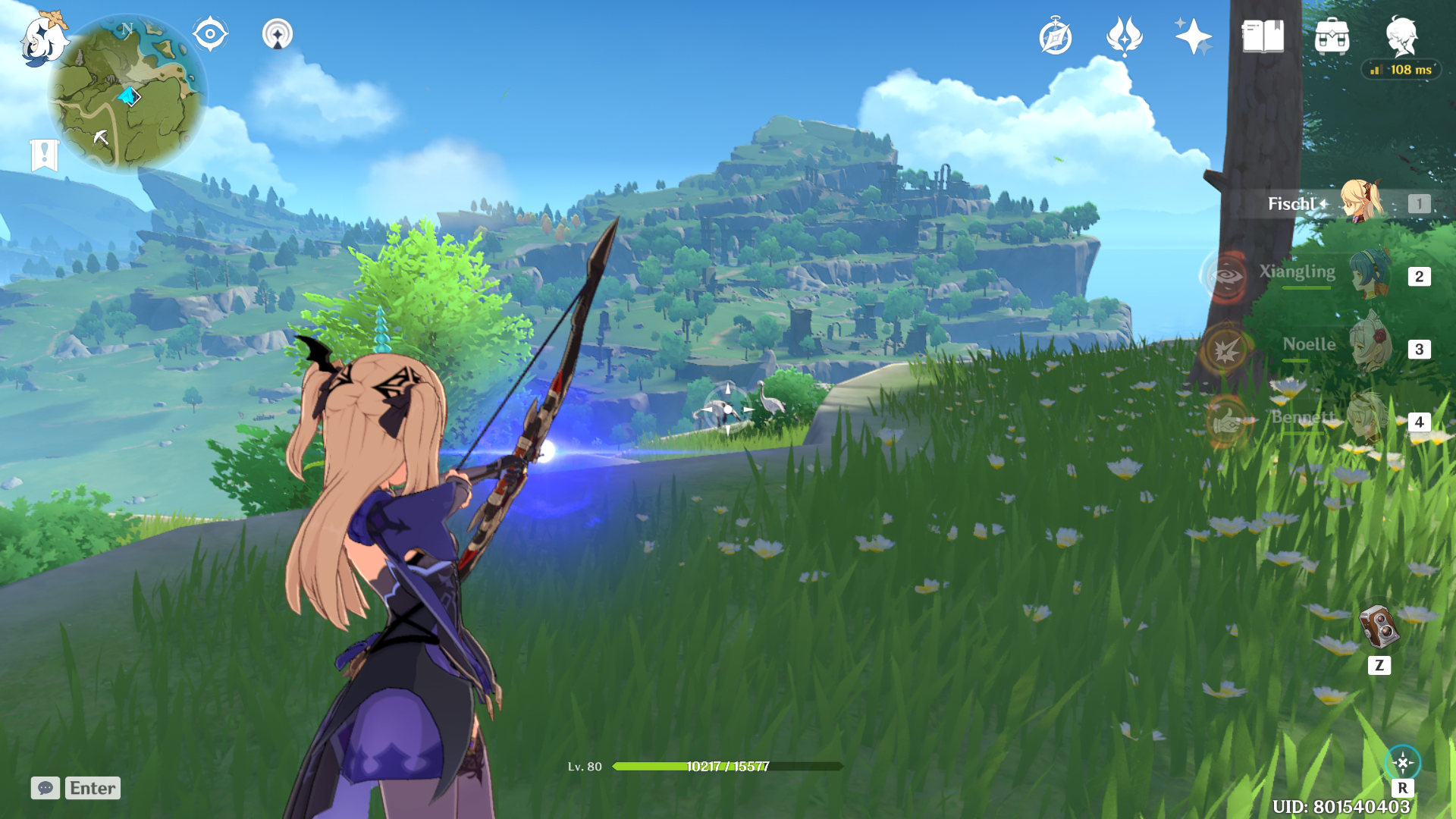Open the adventurer handbook
The height and width of the screenshot is (819, 1456).
tap(1263, 36)
